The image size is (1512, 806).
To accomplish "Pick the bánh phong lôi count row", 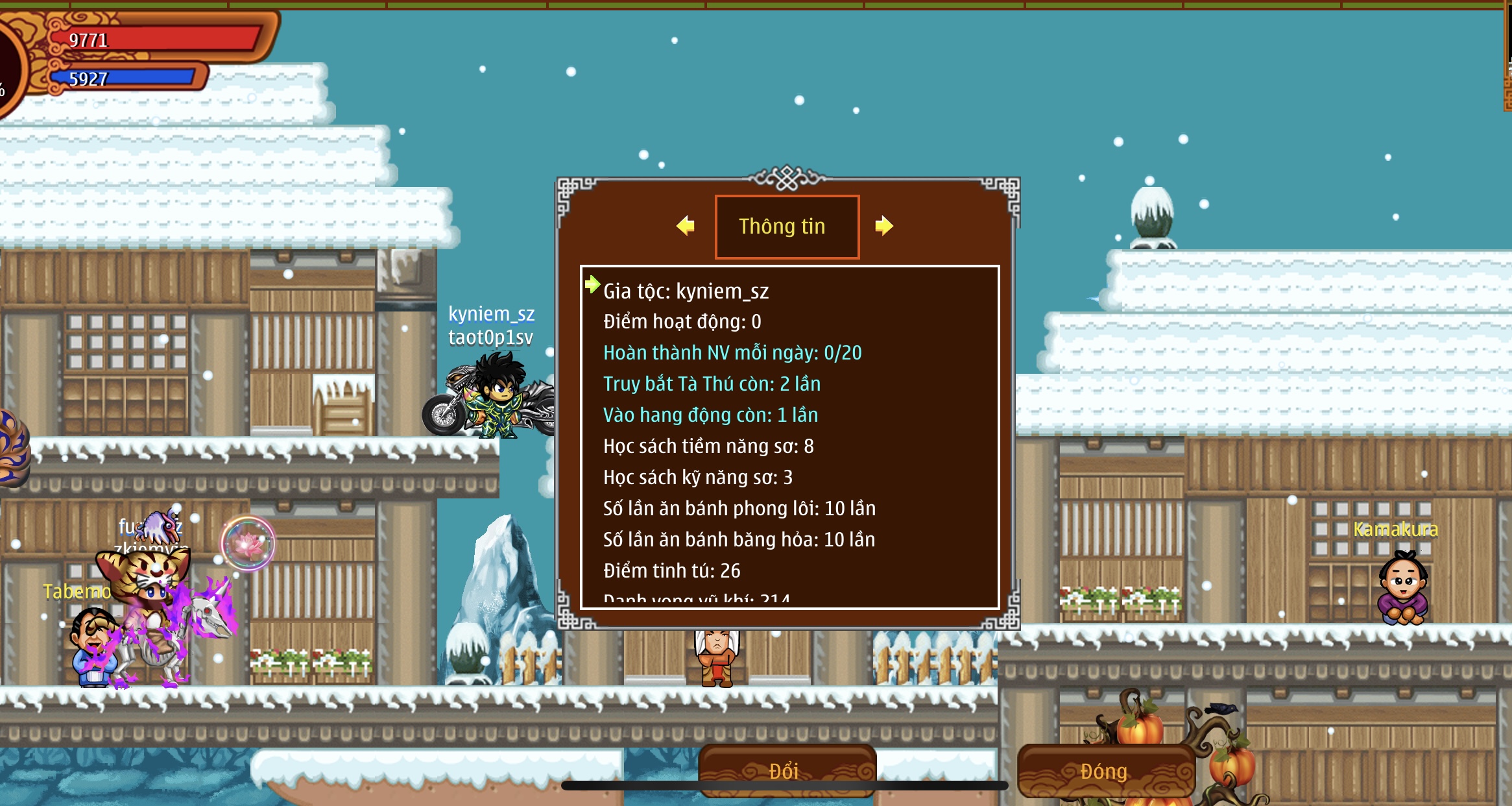I will (x=739, y=509).
